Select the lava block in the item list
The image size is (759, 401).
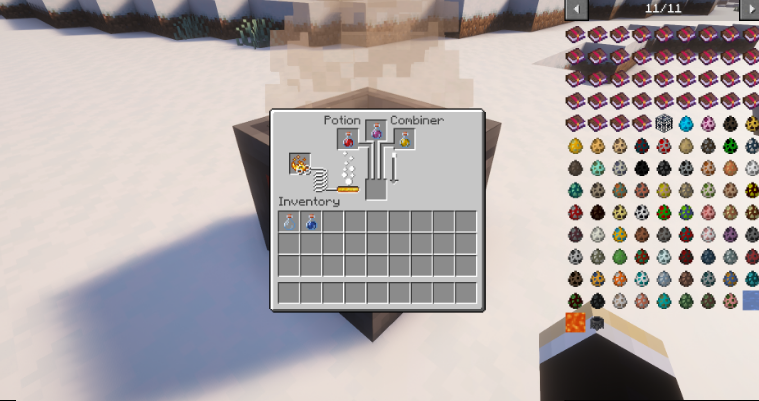pos(575,322)
